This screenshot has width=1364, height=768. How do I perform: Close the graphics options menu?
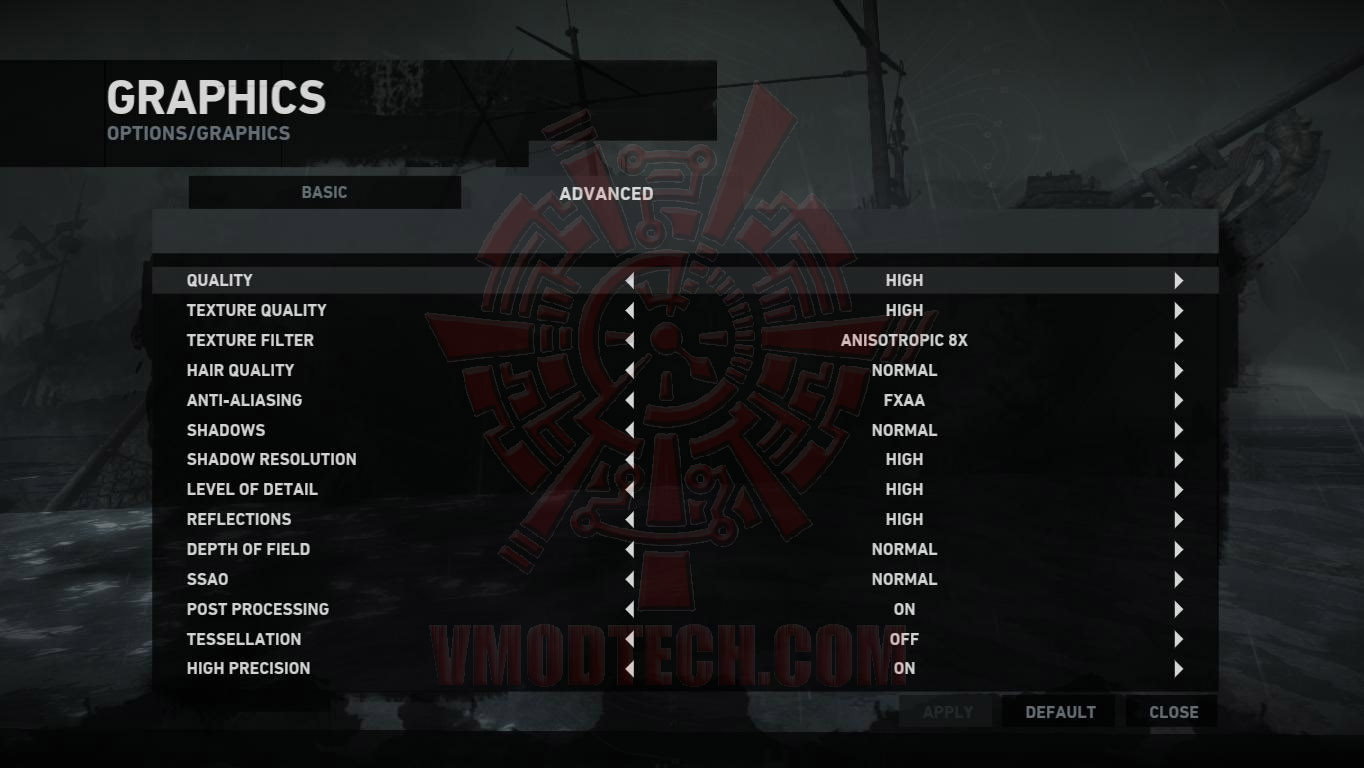point(1173,712)
